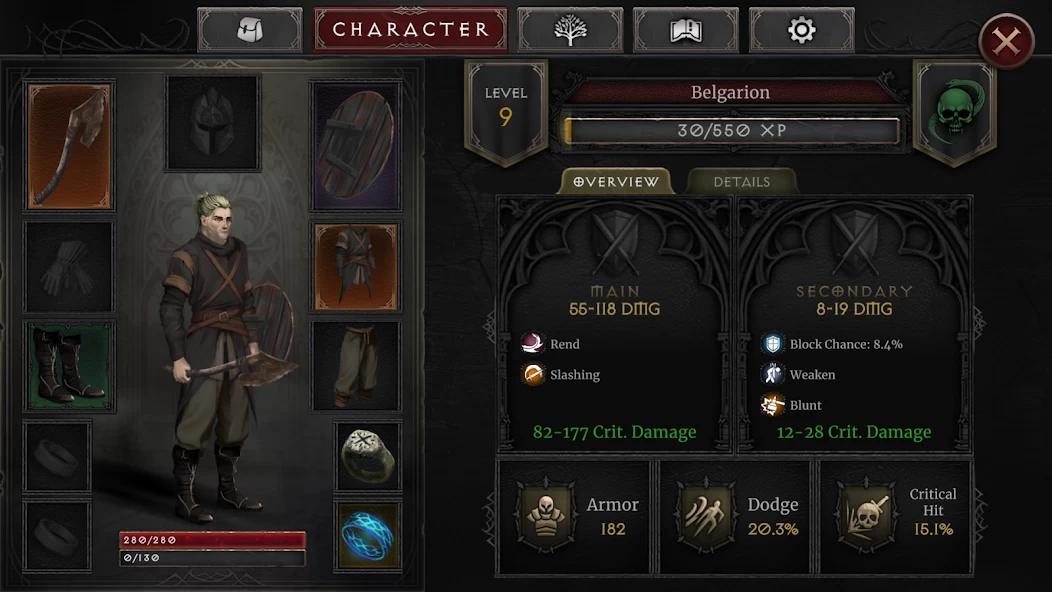
Task: Show the Critical Hit stat panel
Action: click(x=896, y=516)
